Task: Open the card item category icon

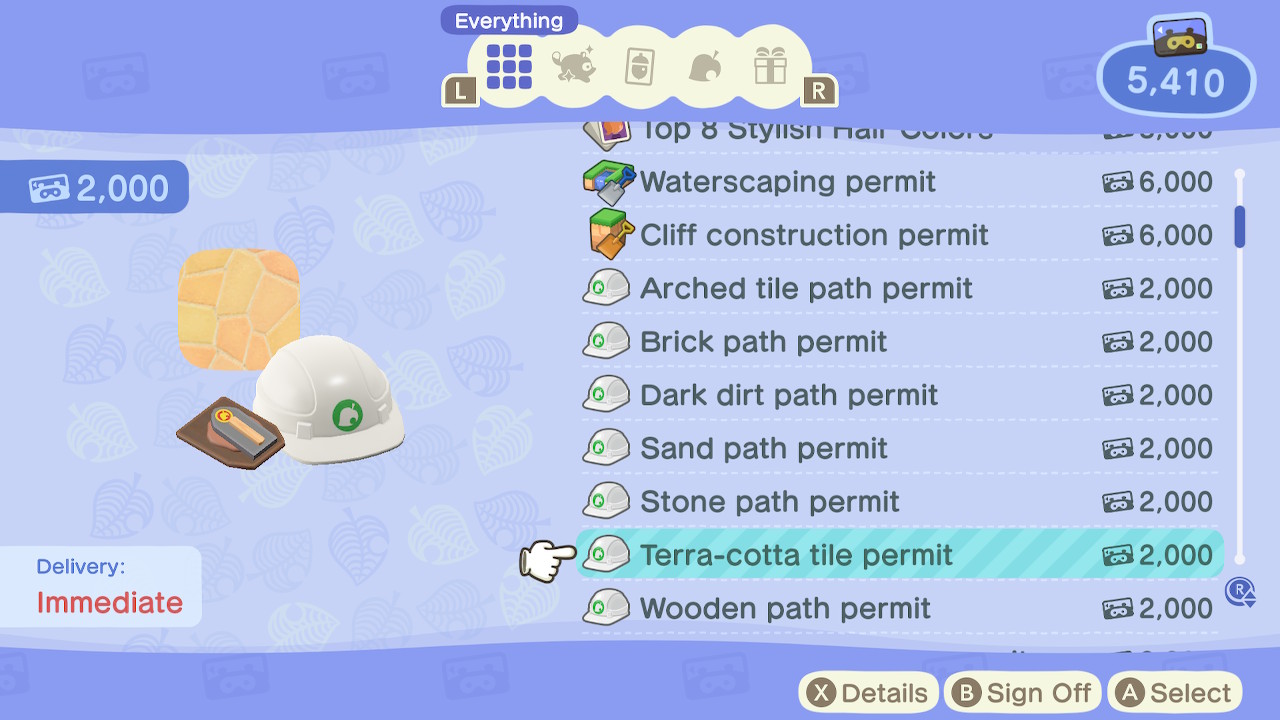Action: pos(638,67)
